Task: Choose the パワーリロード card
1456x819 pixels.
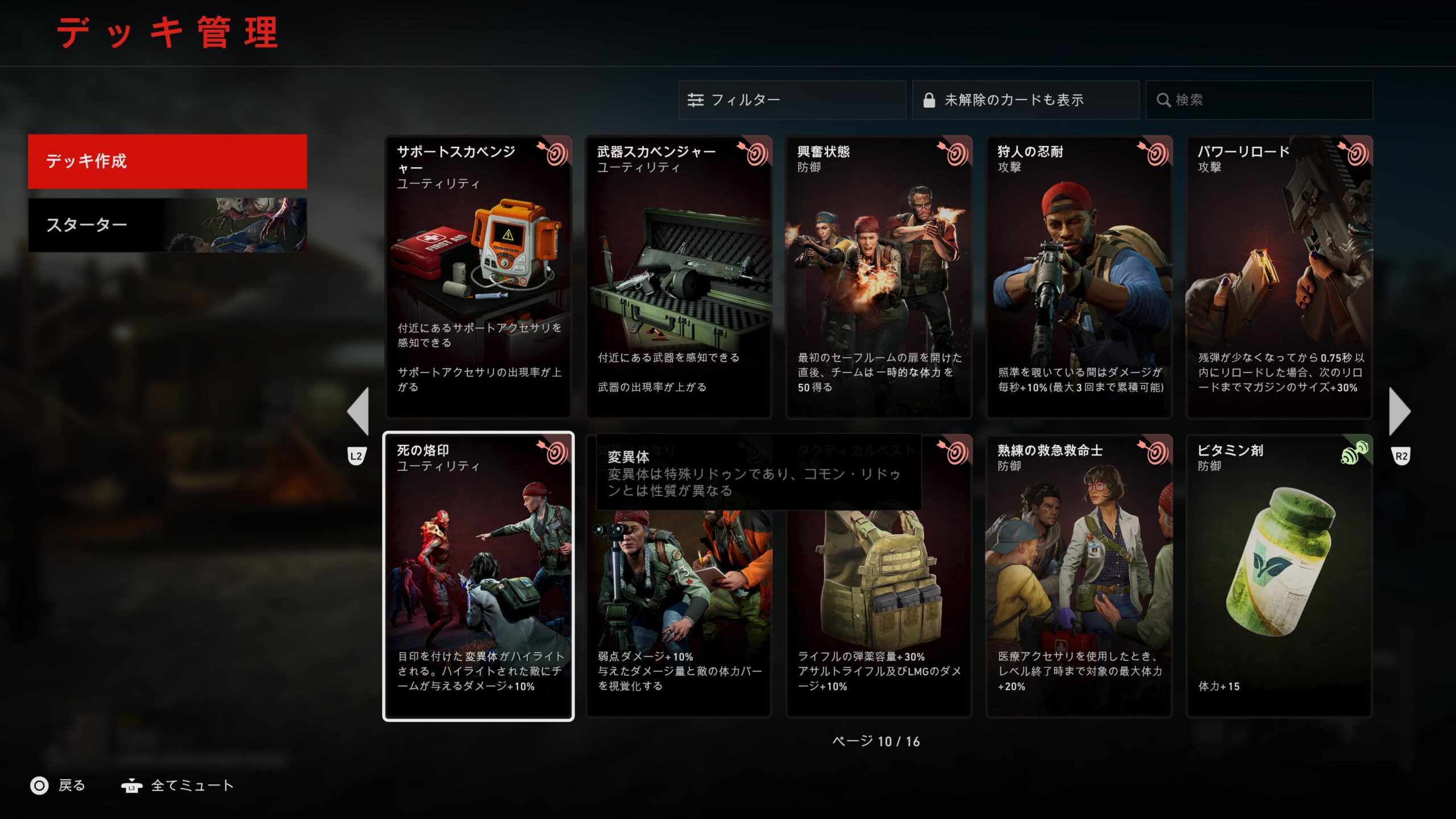Action: click(1279, 278)
